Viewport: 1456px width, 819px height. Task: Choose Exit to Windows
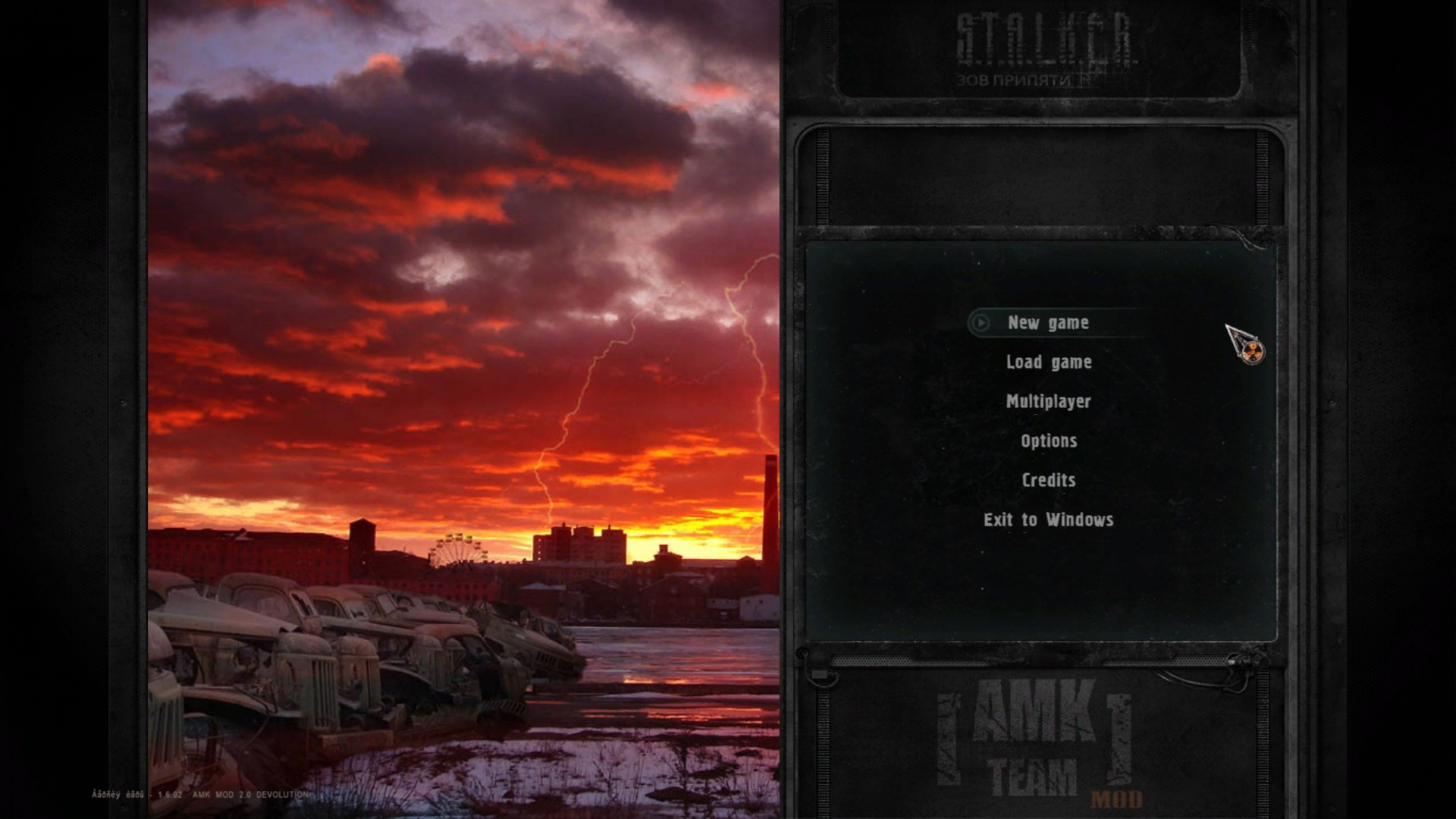1048,520
